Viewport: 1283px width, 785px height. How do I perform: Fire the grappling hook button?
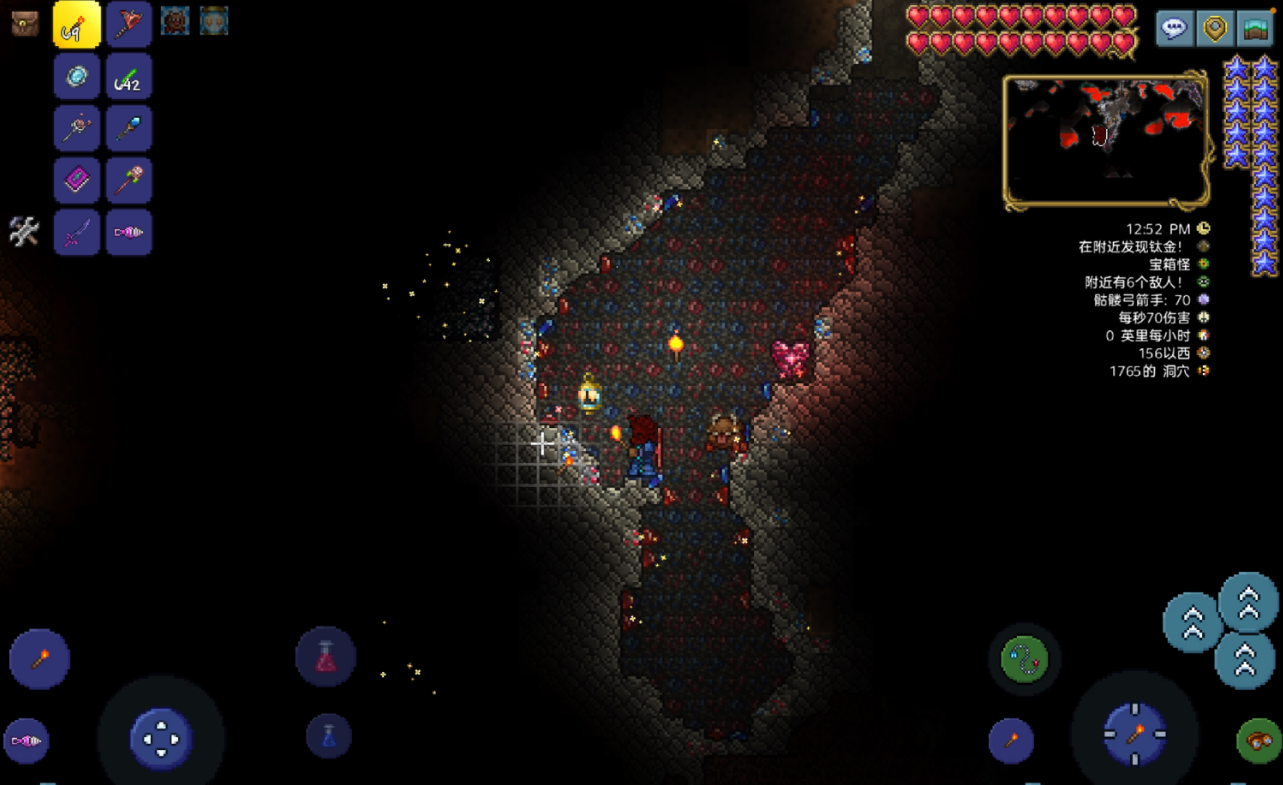pyautogui.click(x=1025, y=660)
